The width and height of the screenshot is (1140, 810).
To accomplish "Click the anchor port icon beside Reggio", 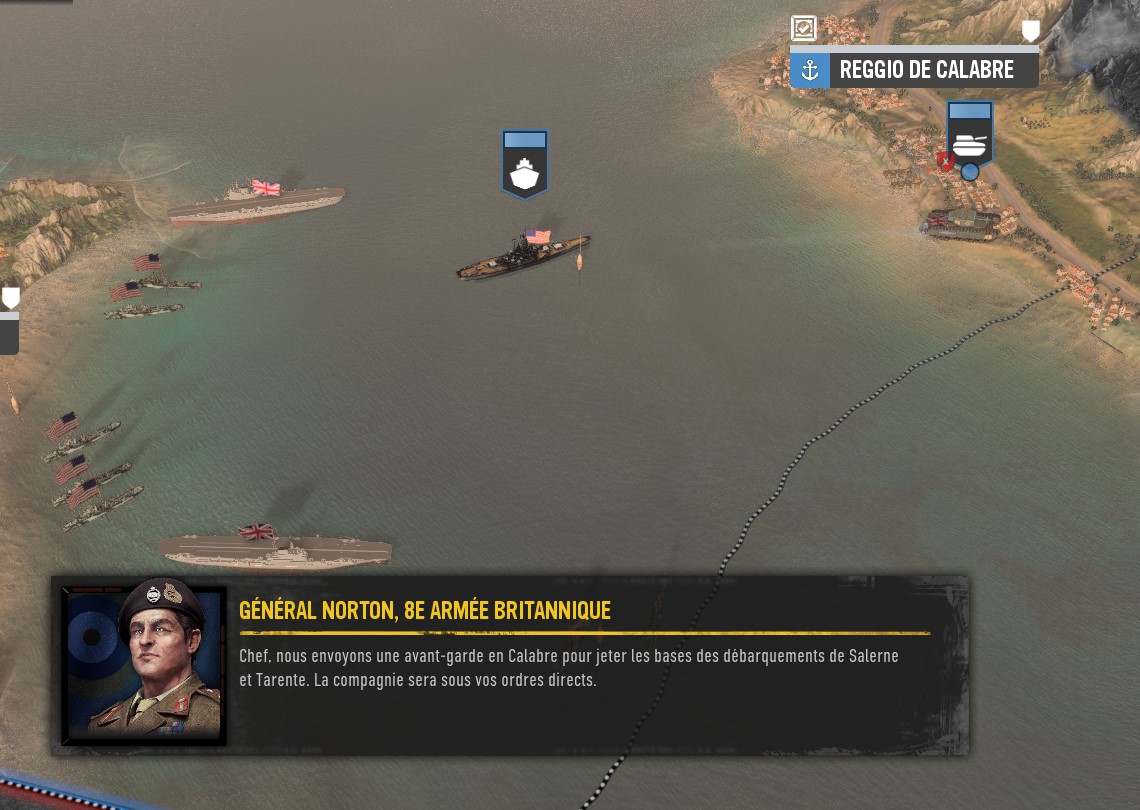I will click(x=810, y=70).
